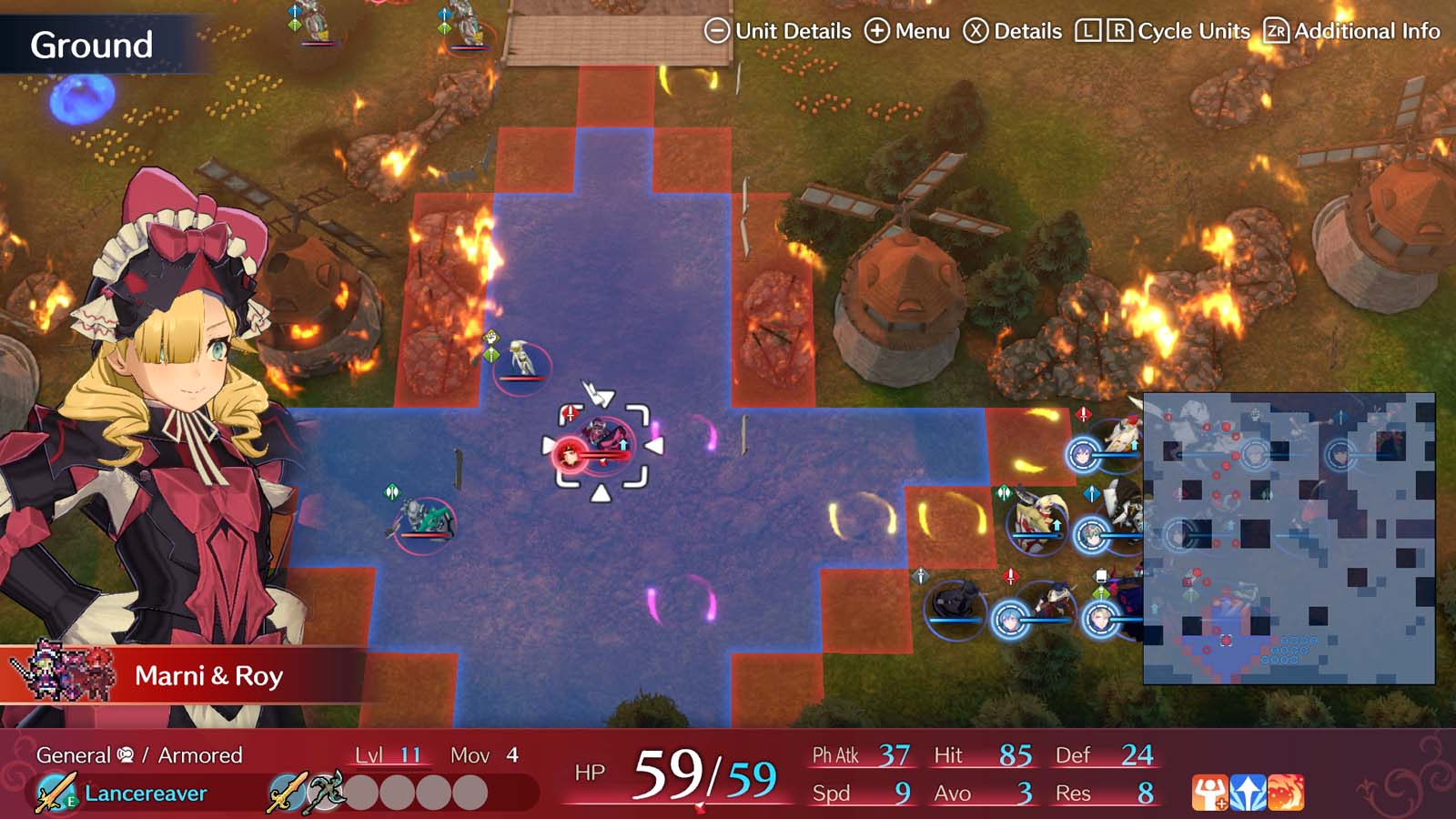Open the Menu using the plus prompt
The image size is (1456, 819).
click(878, 30)
